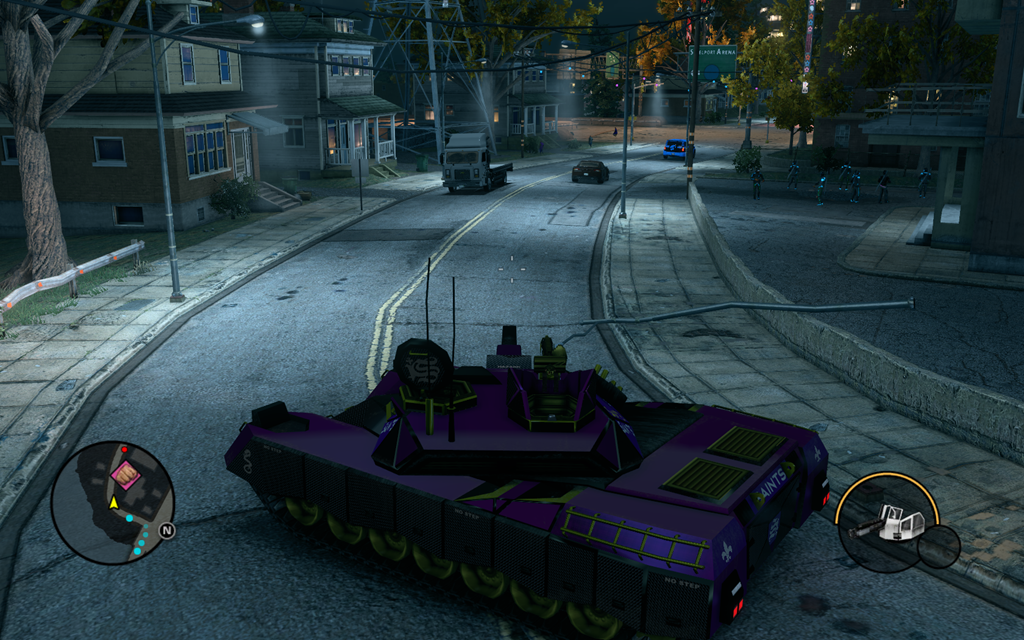Select the red dot marker on minimap
1024x640 pixels.
tap(124, 449)
